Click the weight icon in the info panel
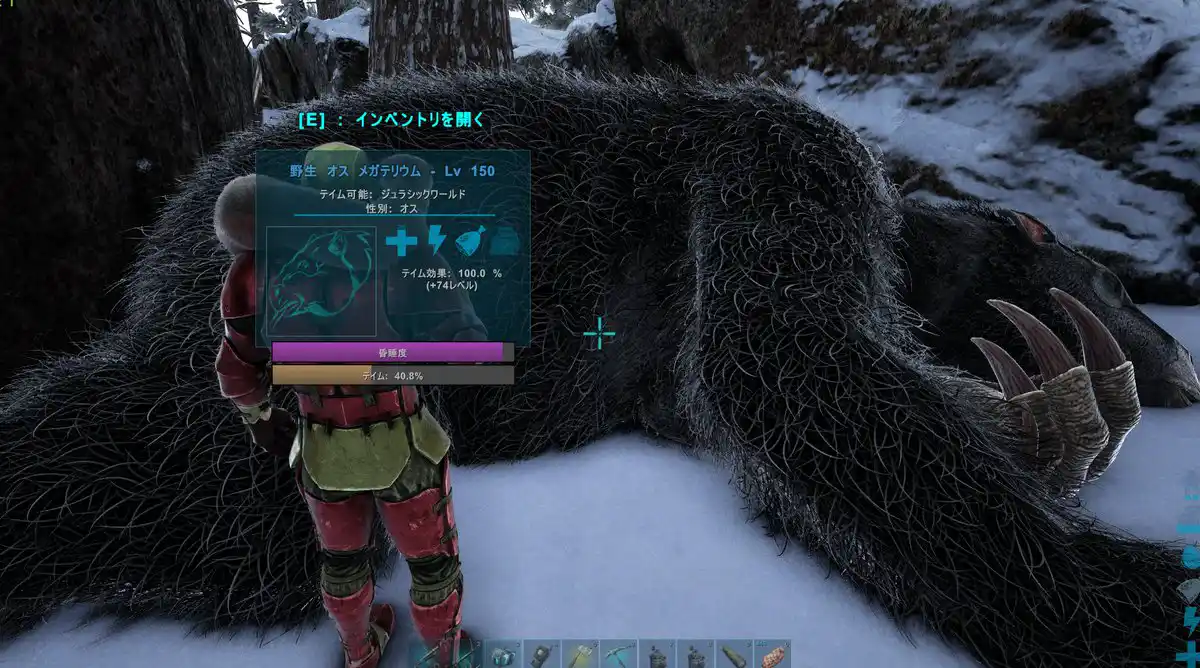Viewport: 1200px width, 668px height. pyautogui.click(x=505, y=242)
